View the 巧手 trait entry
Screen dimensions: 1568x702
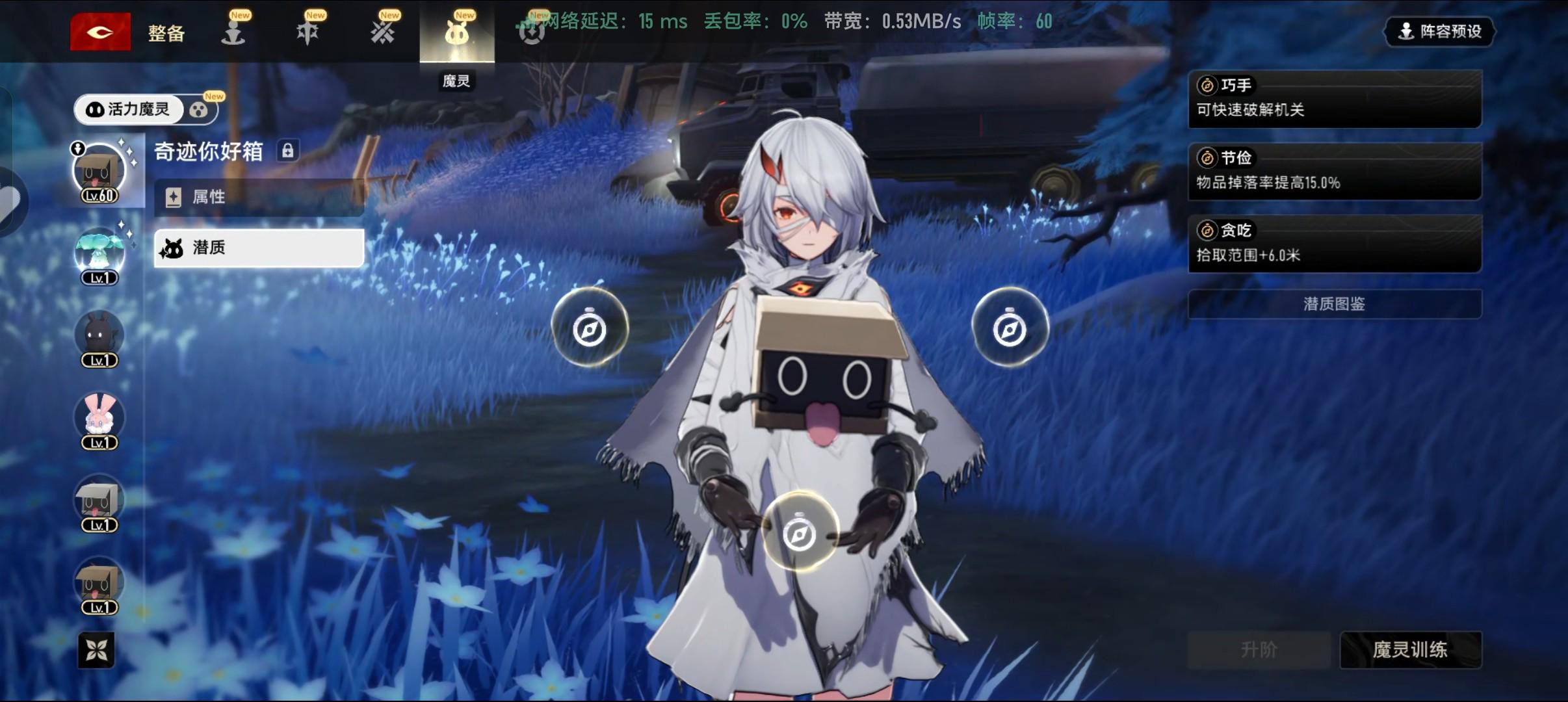[x=1334, y=99]
